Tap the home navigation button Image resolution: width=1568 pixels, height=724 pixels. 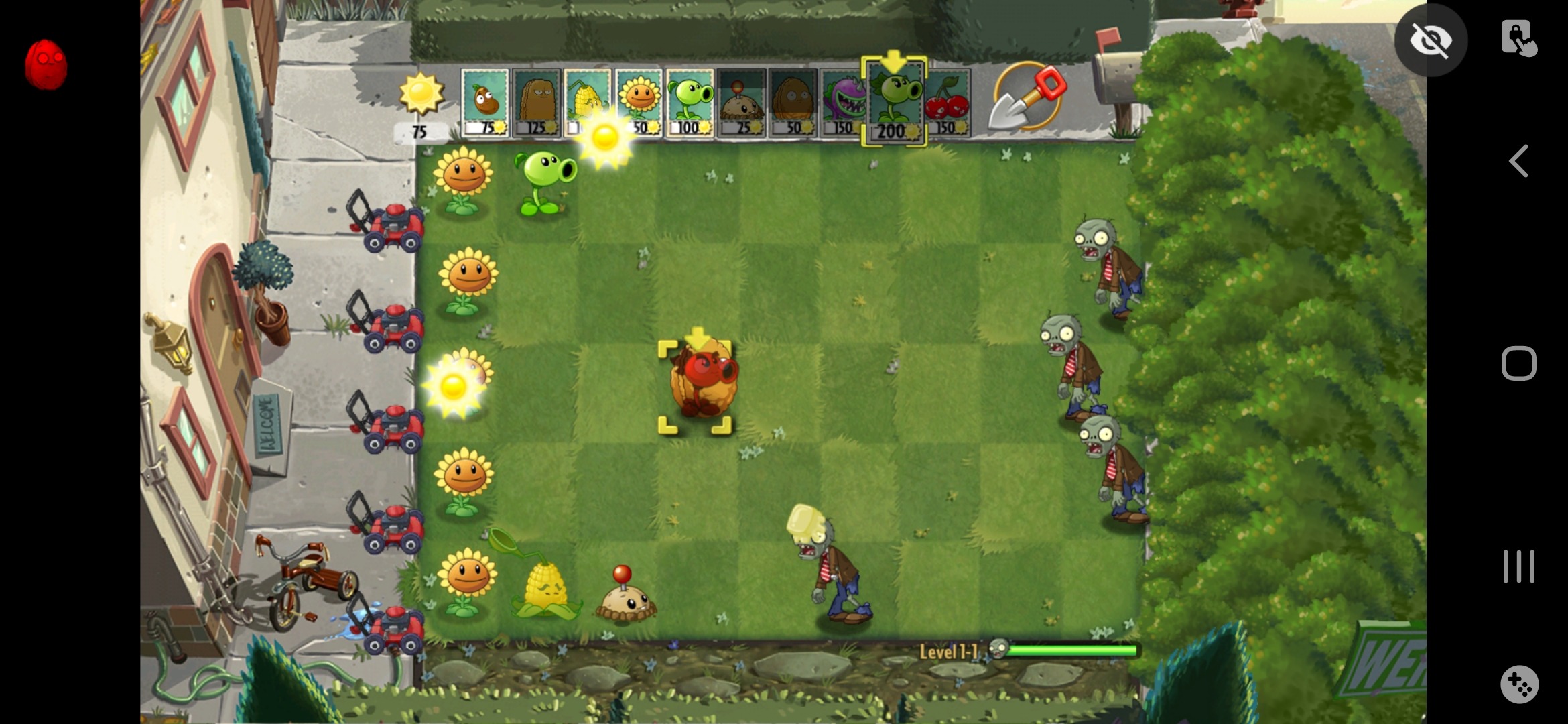tap(1519, 362)
